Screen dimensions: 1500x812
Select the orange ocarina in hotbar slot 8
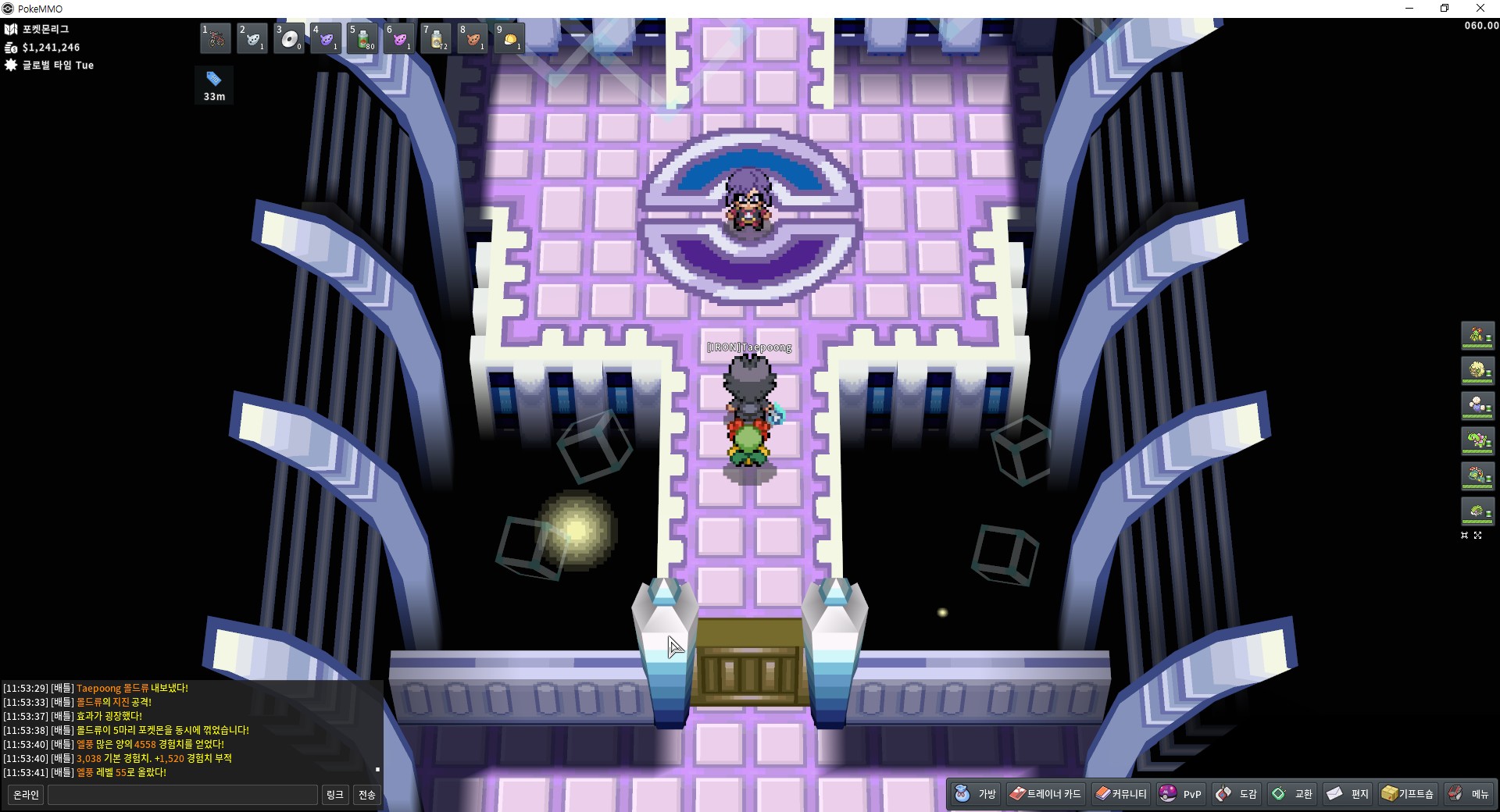pos(473,38)
